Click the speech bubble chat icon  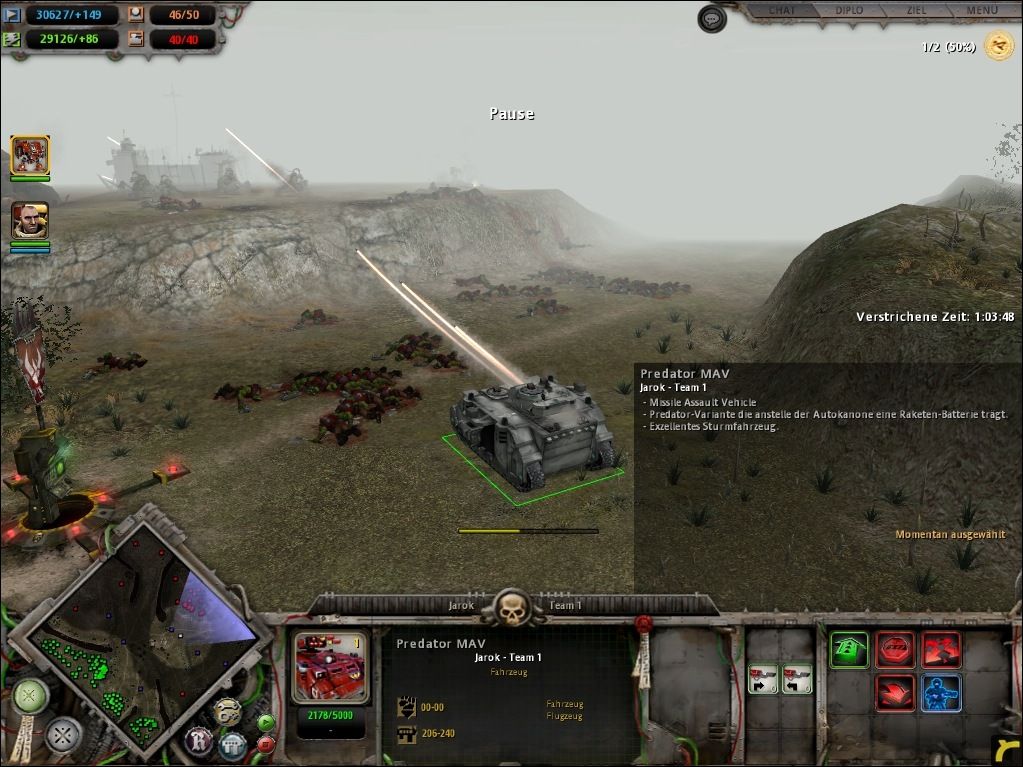[x=711, y=19]
